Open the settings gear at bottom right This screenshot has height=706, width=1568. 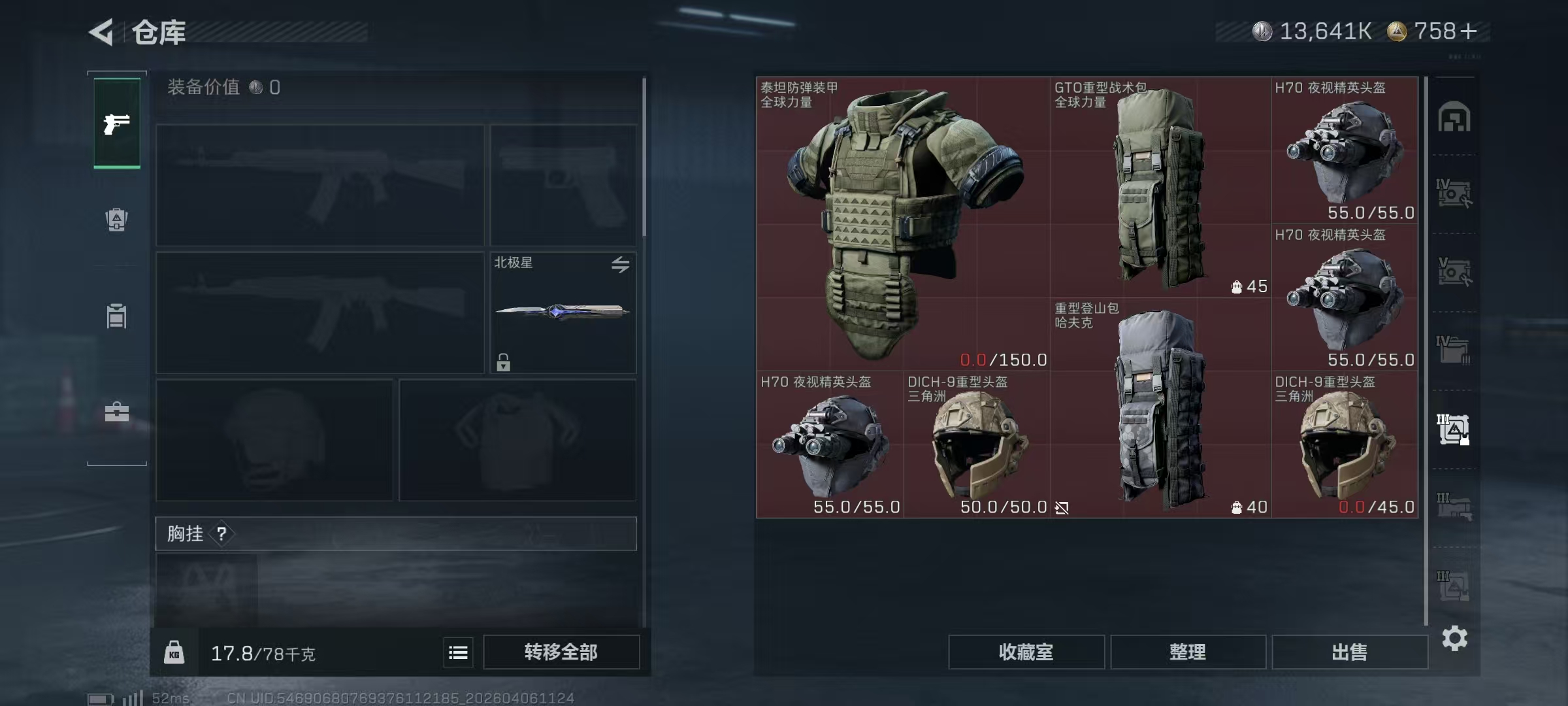pyautogui.click(x=1456, y=639)
